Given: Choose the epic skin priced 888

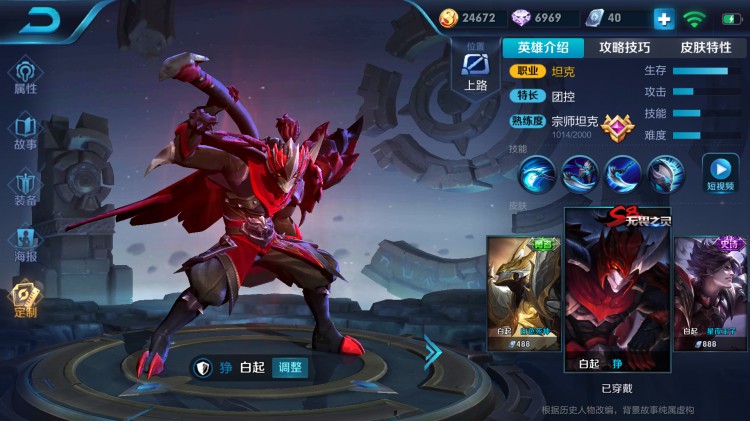Looking at the screenshot, I should (712, 293).
